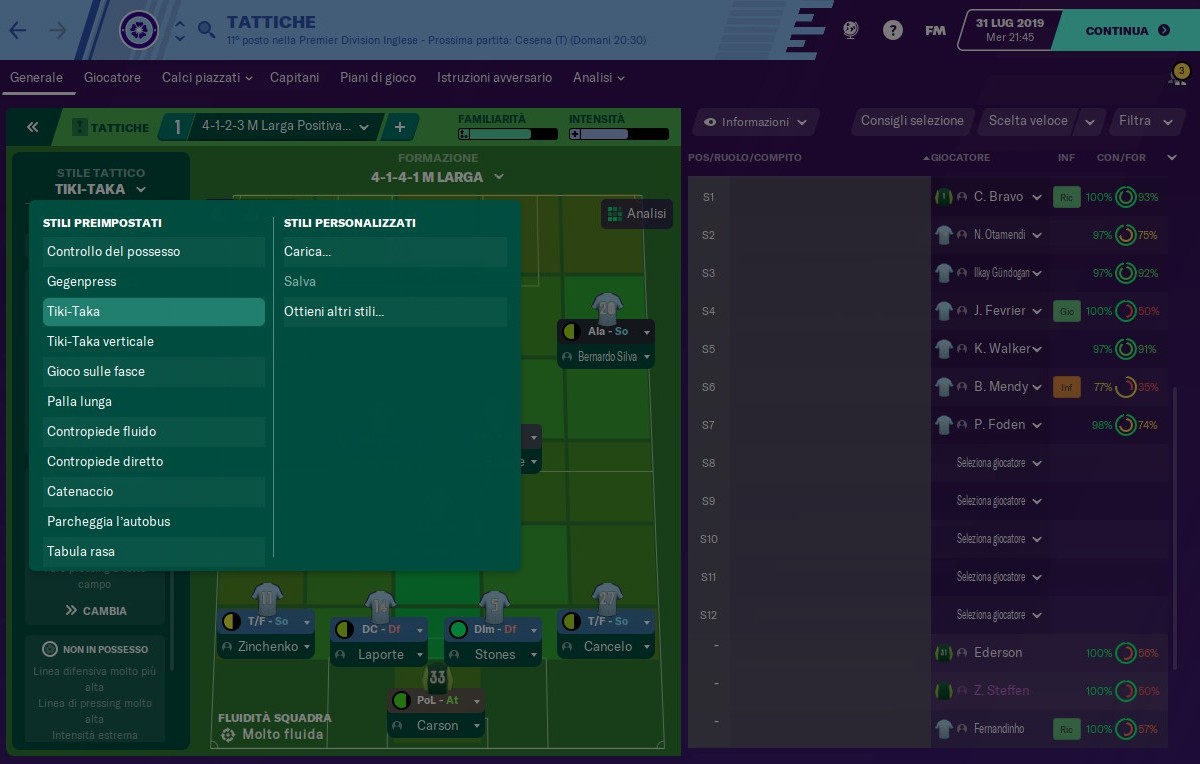
Task: Open the Filtra dropdown
Action: pyautogui.click(x=1145, y=121)
